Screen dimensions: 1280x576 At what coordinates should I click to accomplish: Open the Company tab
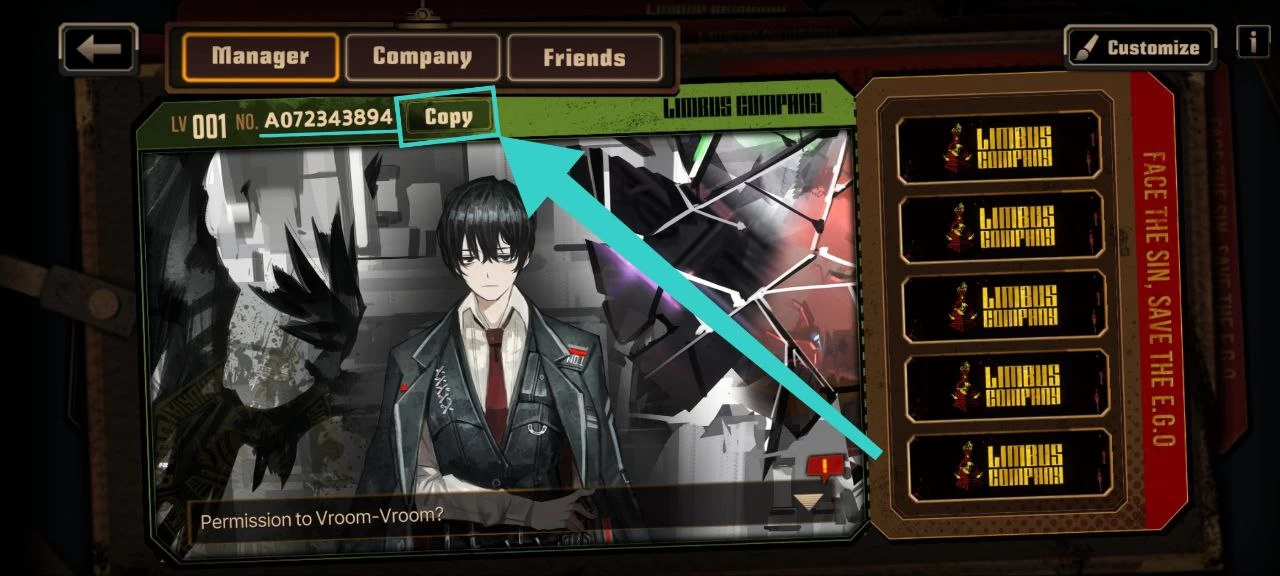point(422,56)
